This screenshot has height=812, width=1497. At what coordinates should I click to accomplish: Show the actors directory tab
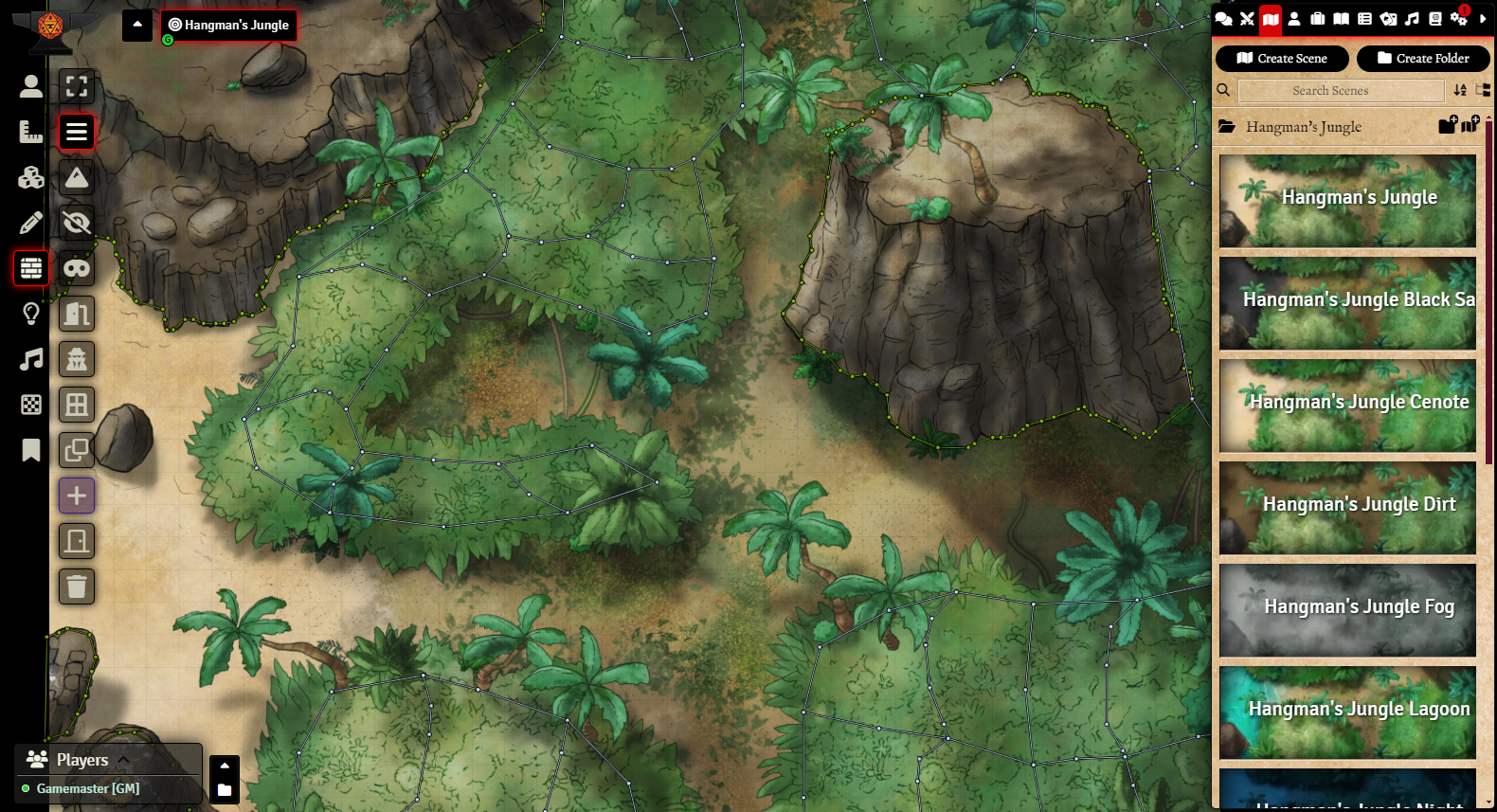pos(1294,19)
